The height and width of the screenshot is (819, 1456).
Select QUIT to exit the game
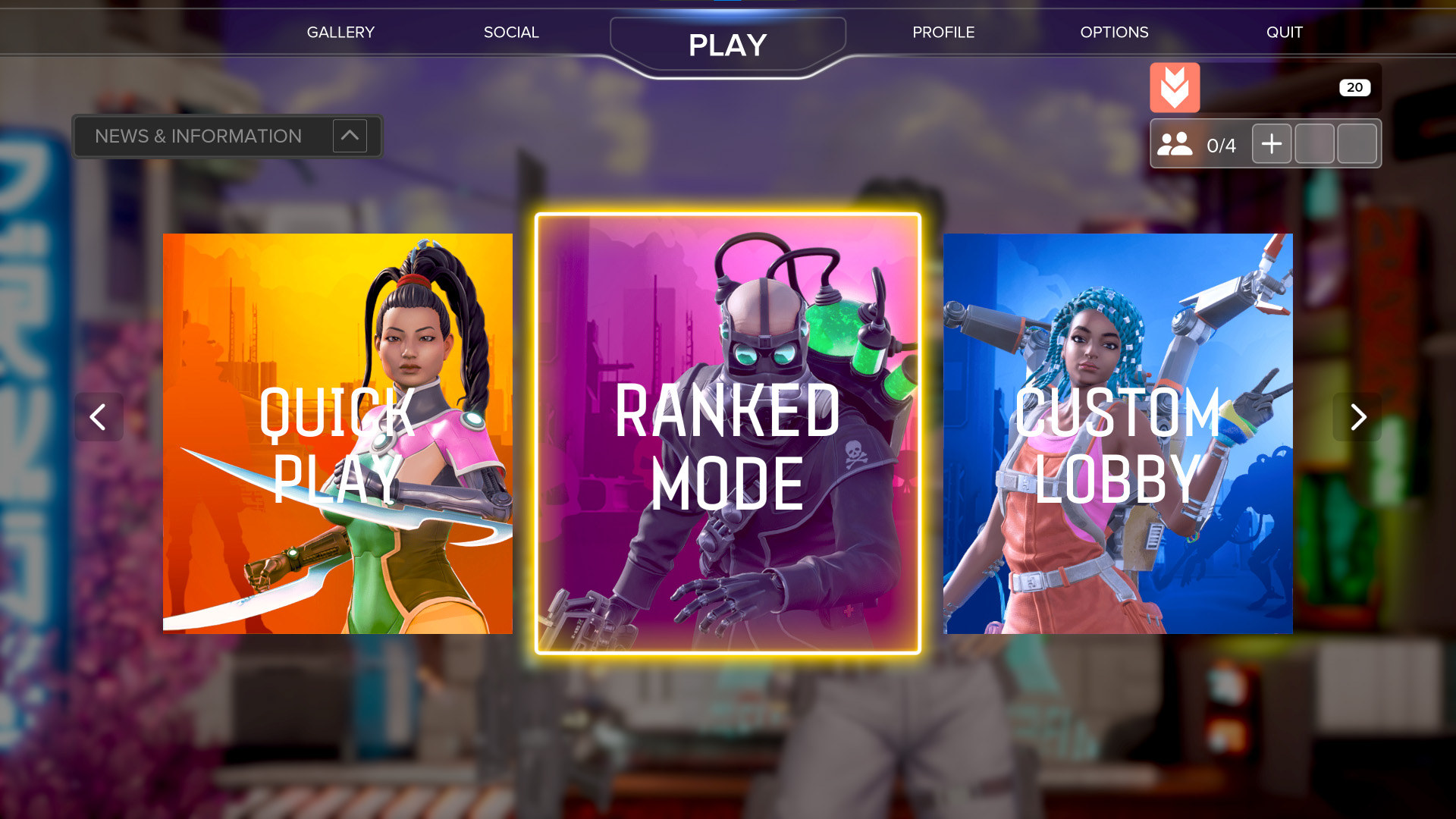tap(1285, 32)
